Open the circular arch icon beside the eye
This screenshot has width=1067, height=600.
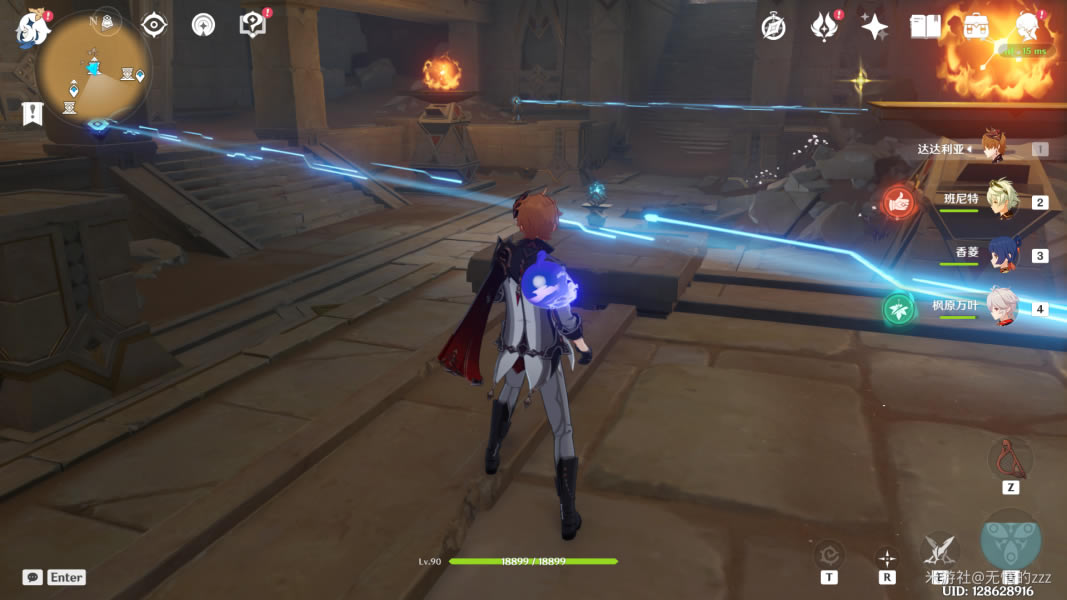click(203, 25)
